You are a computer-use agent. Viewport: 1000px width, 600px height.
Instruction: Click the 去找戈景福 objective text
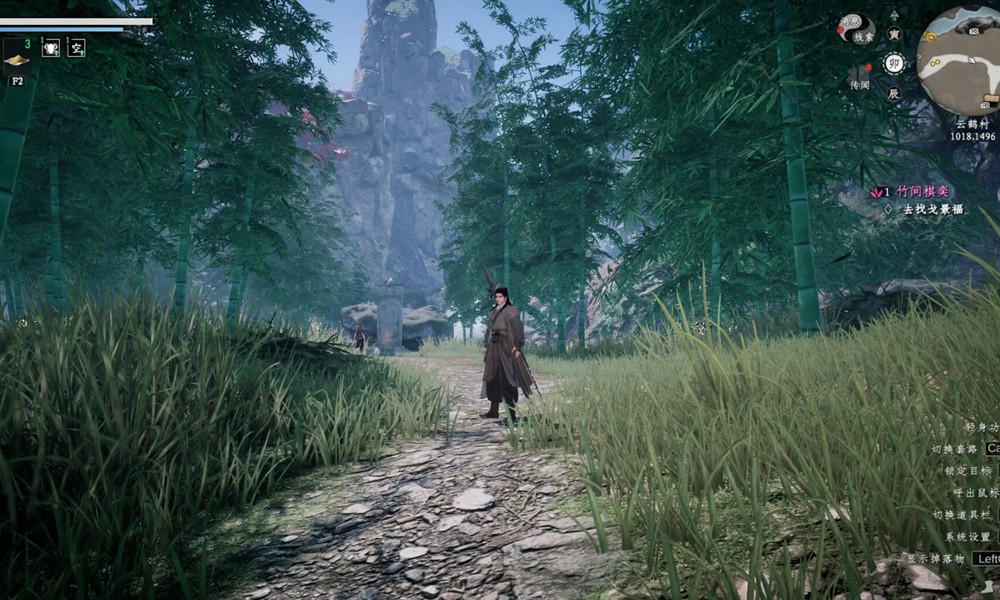(932, 209)
